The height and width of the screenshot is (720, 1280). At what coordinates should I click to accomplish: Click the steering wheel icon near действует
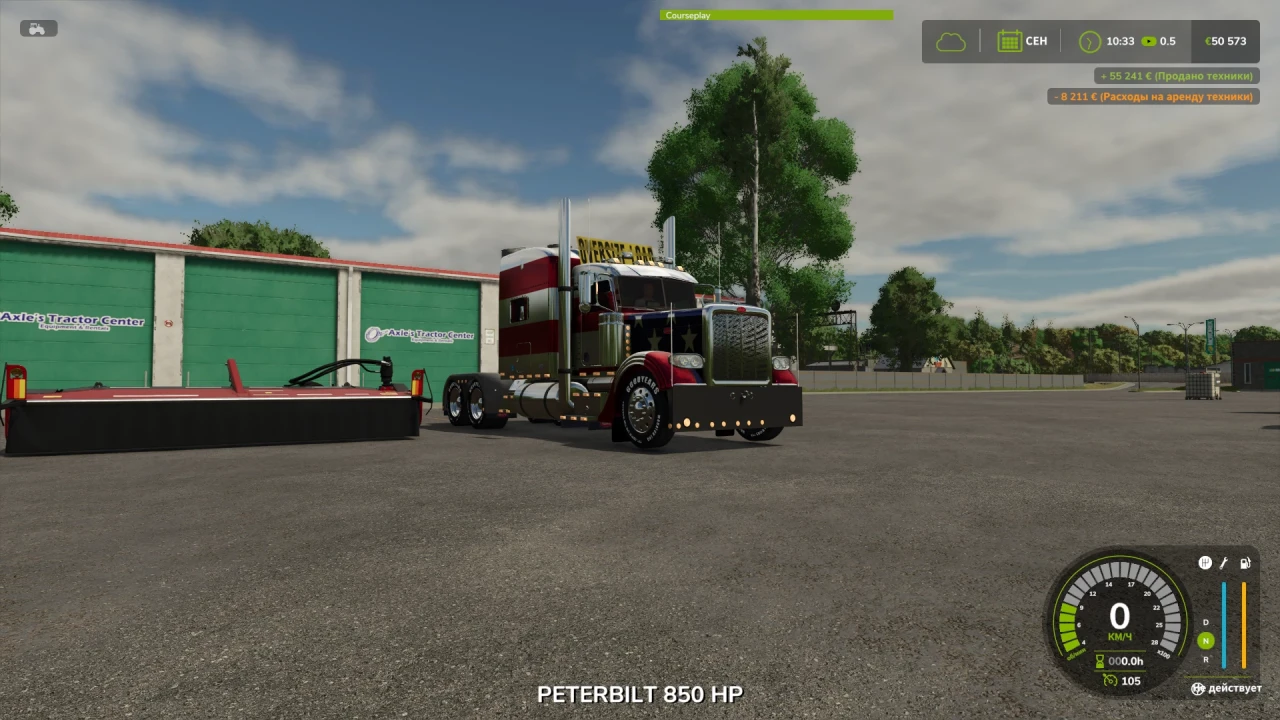coord(1198,688)
